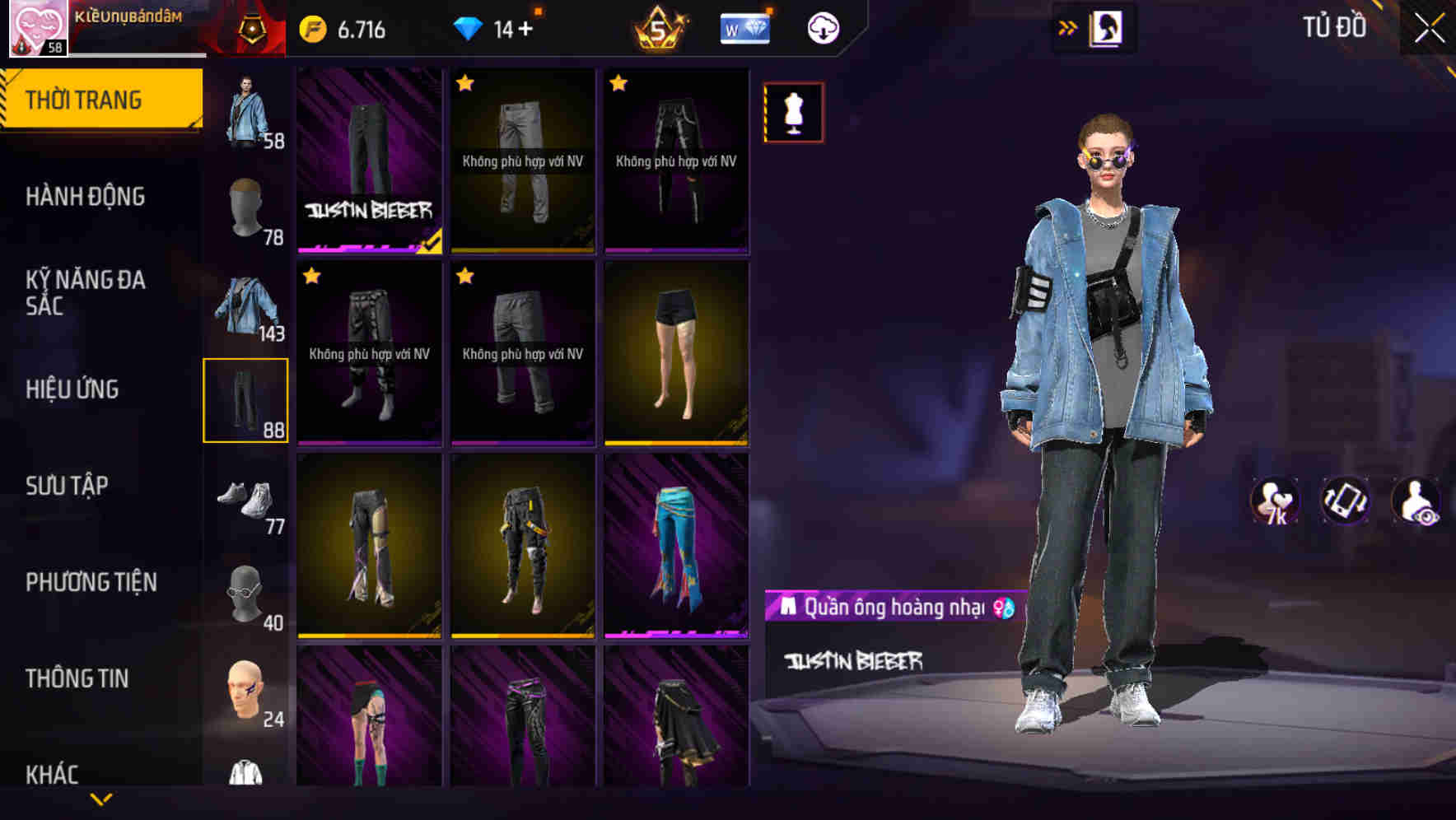This screenshot has height=820, width=1456.
Task: Tap the 7k likes character icon
Action: pos(1274,501)
